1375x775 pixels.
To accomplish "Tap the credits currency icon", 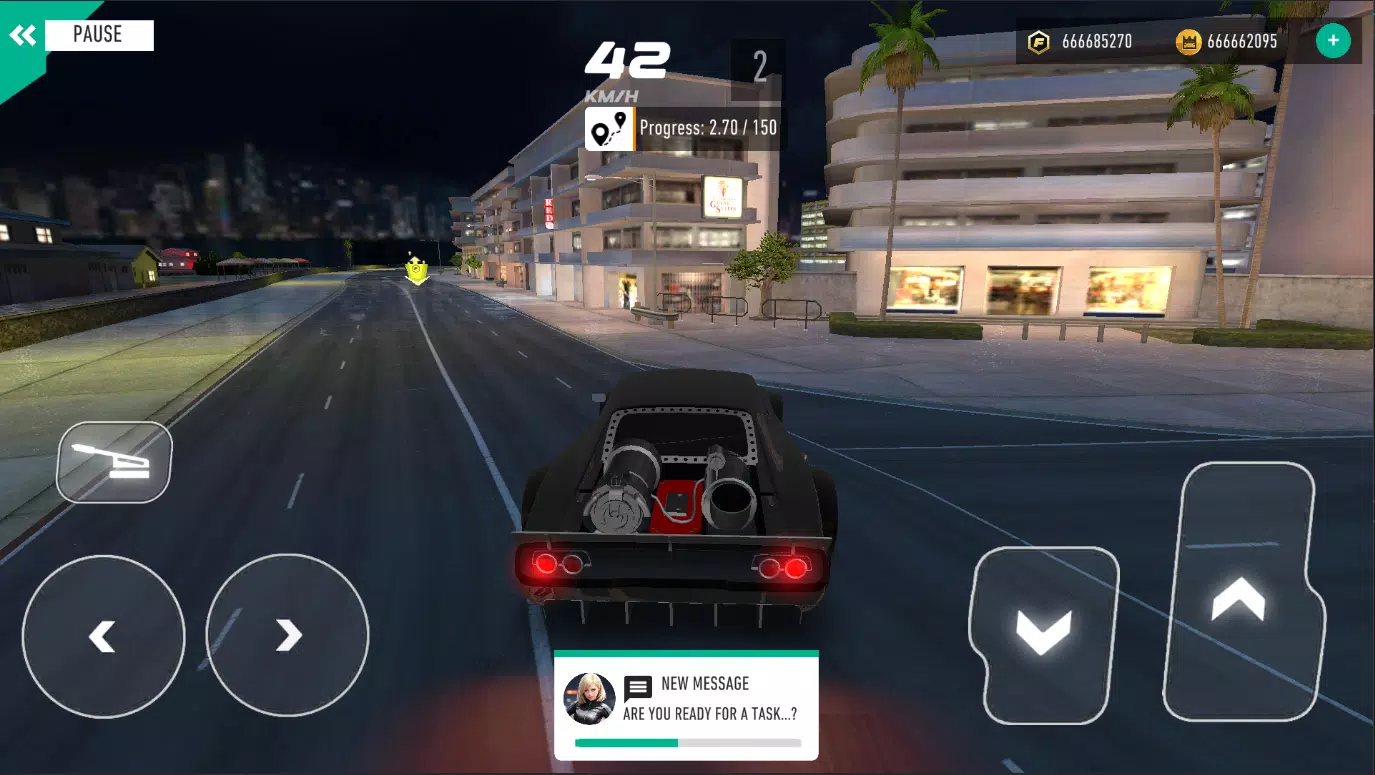I will (x=1039, y=41).
